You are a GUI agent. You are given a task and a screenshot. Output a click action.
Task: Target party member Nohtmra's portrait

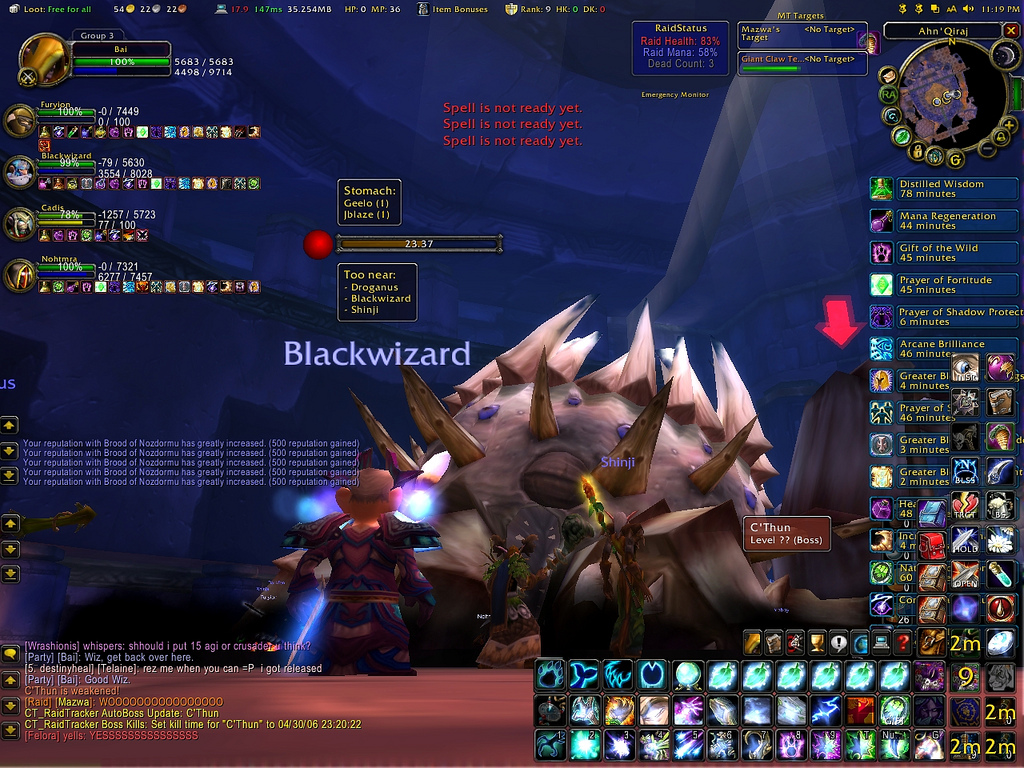pyautogui.click(x=20, y=275)
